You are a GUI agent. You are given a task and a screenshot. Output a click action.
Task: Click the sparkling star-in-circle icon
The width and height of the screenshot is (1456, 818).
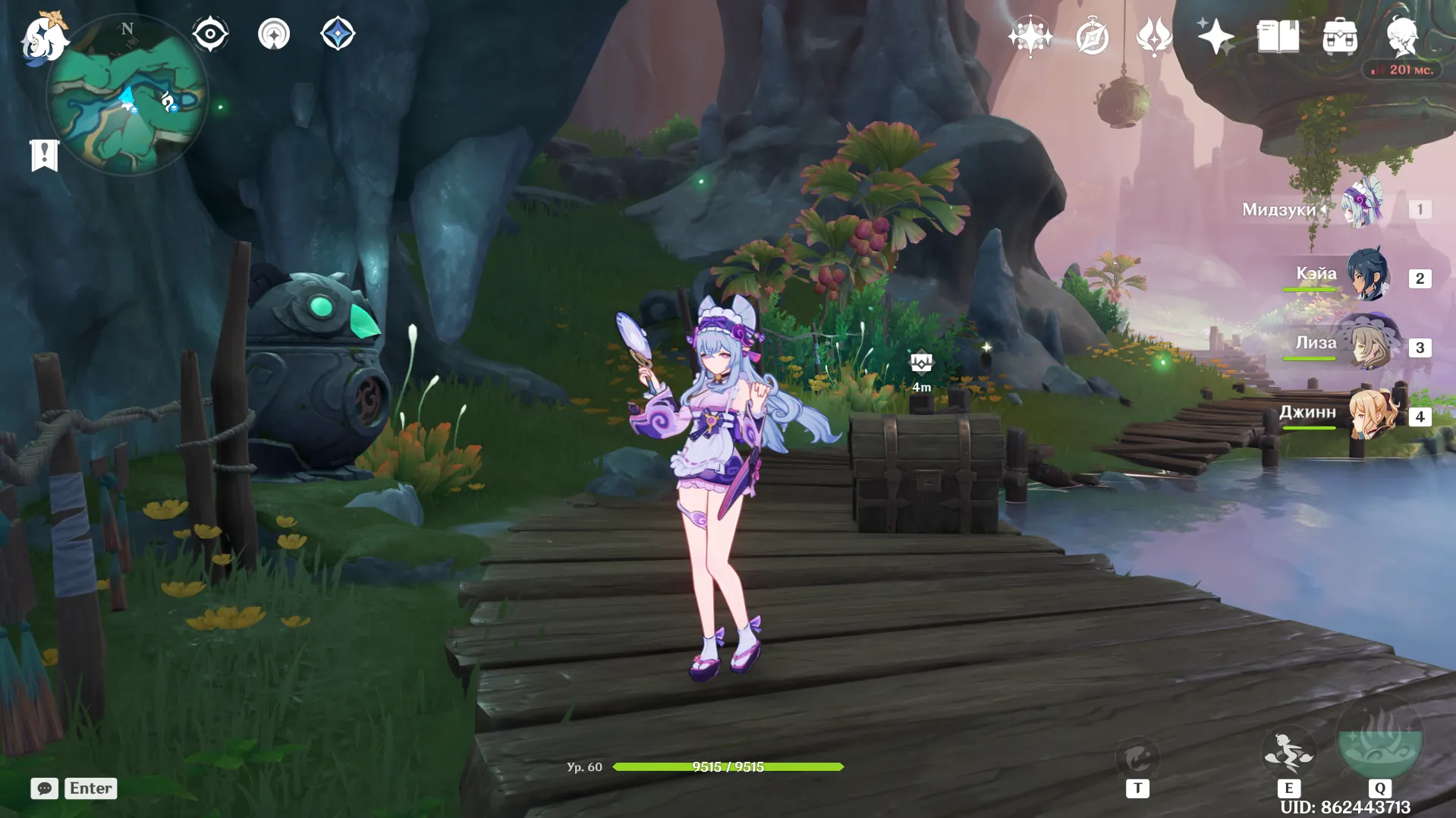(x=1030, y=36)
